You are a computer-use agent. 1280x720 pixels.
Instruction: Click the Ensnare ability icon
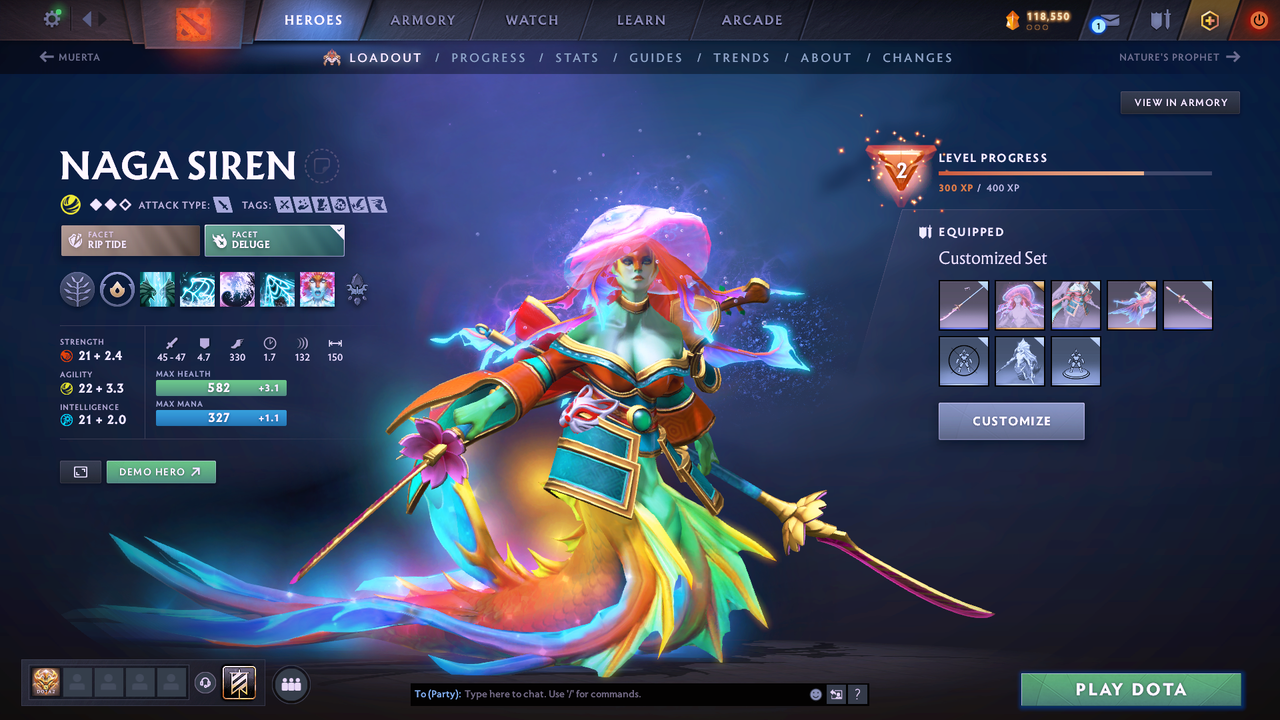(x=197, y=290)
